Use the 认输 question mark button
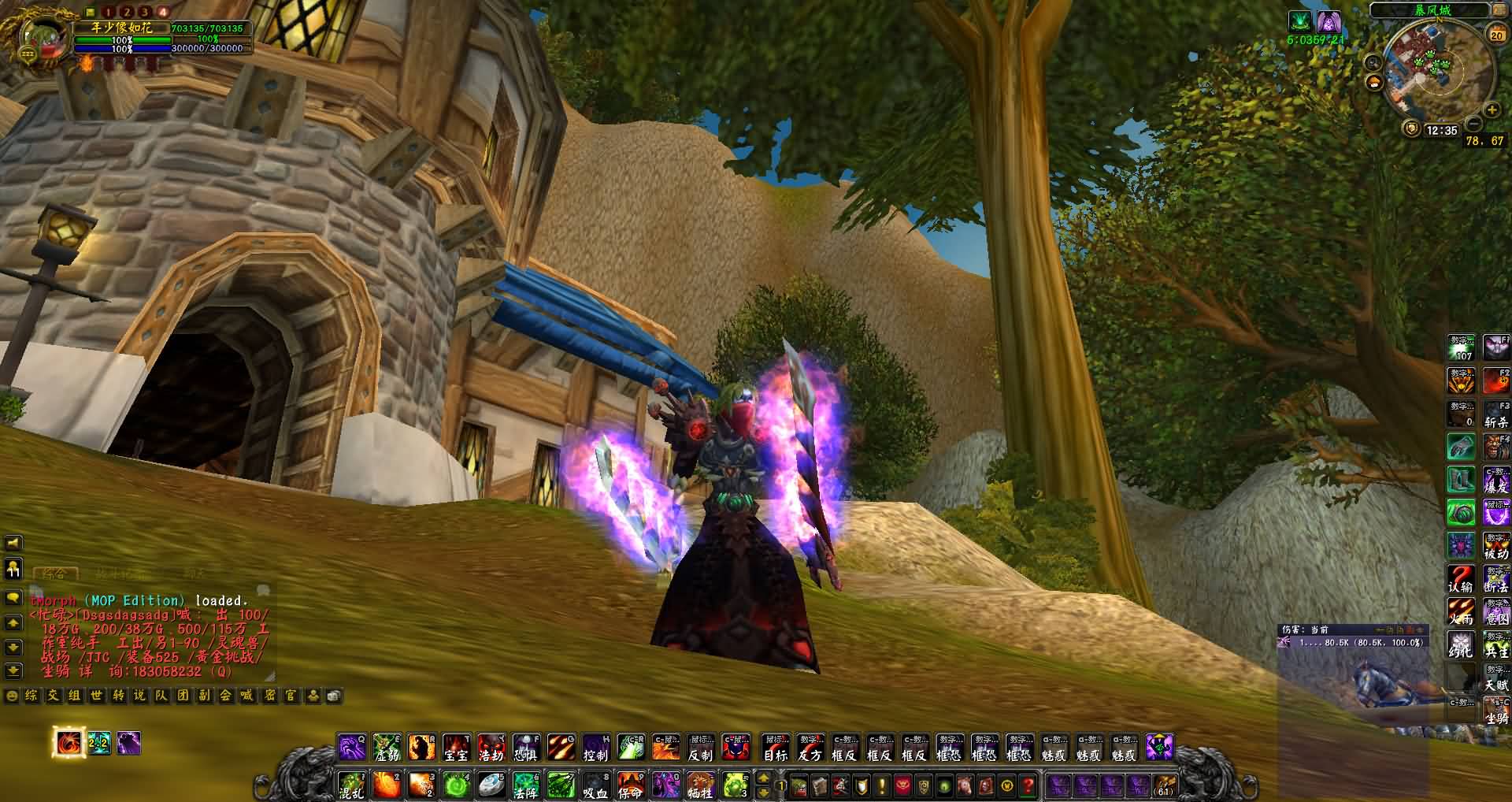The image size is (1512, 802). [1461, 579]
